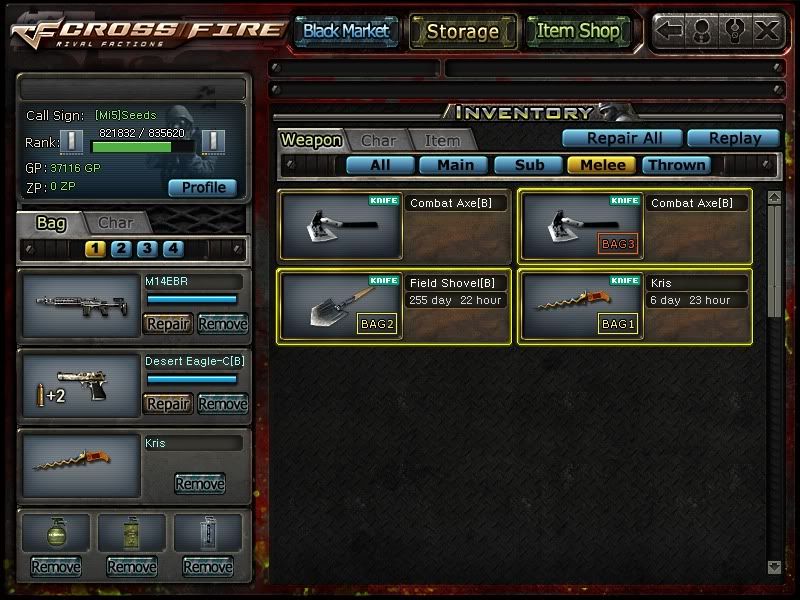This screenshot has width=800, height=600.
Task: Click the back arrow button
Action: pyautogui.click(x=669, y=30)
